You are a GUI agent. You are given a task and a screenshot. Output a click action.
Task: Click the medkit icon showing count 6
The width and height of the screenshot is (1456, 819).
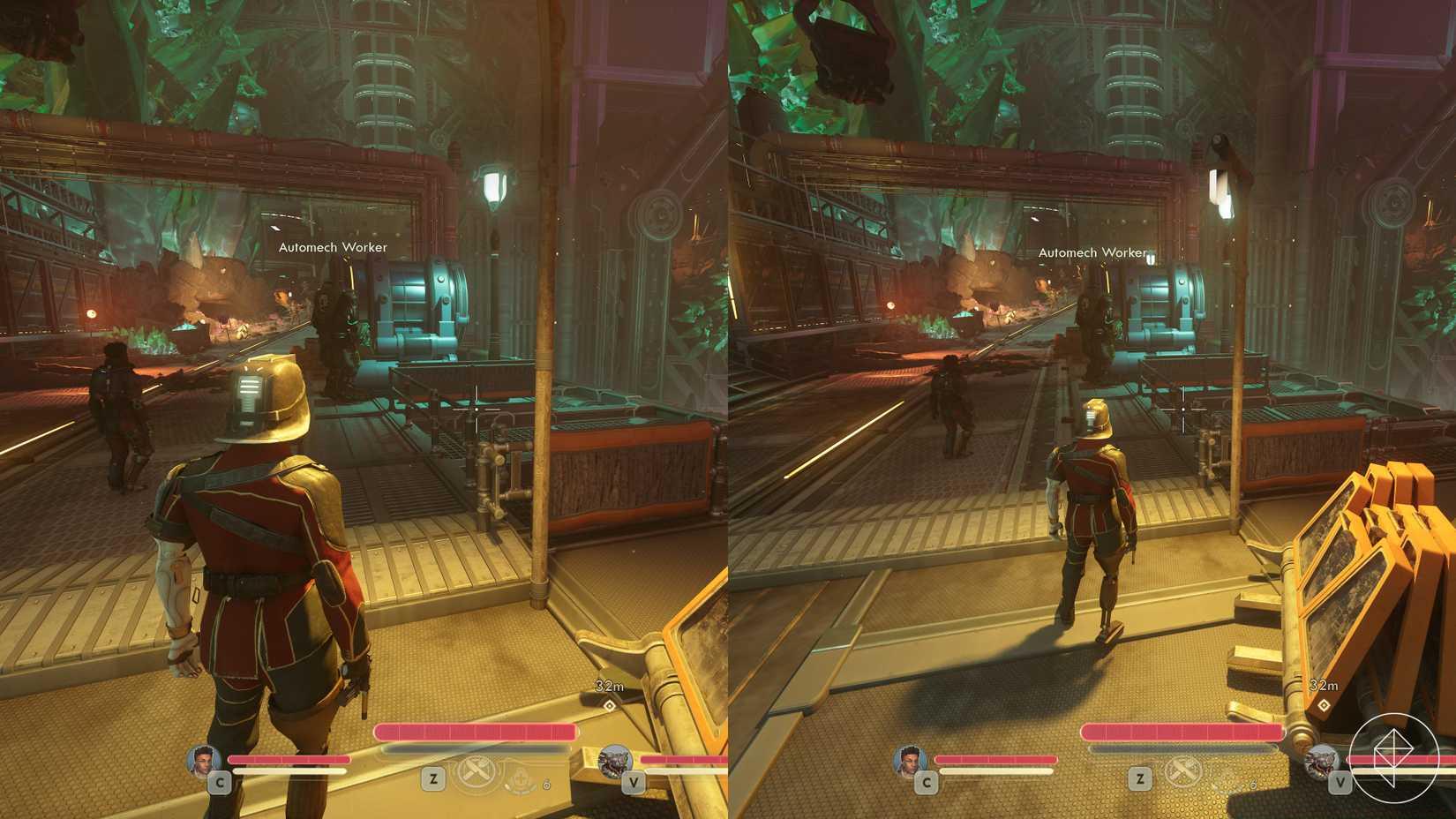pos(522,779)
